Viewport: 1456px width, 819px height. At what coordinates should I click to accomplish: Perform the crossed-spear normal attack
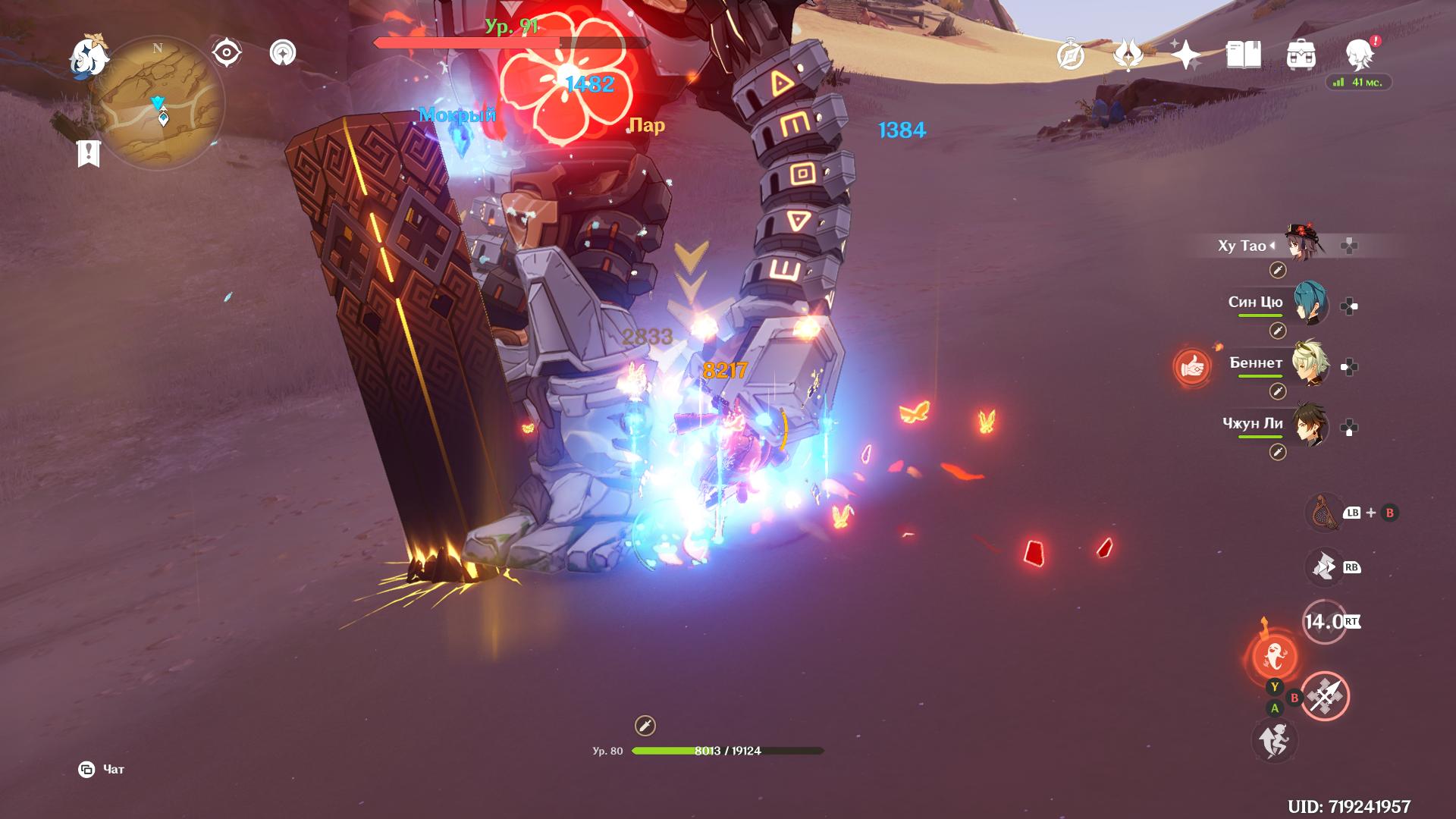point(1325,696)
